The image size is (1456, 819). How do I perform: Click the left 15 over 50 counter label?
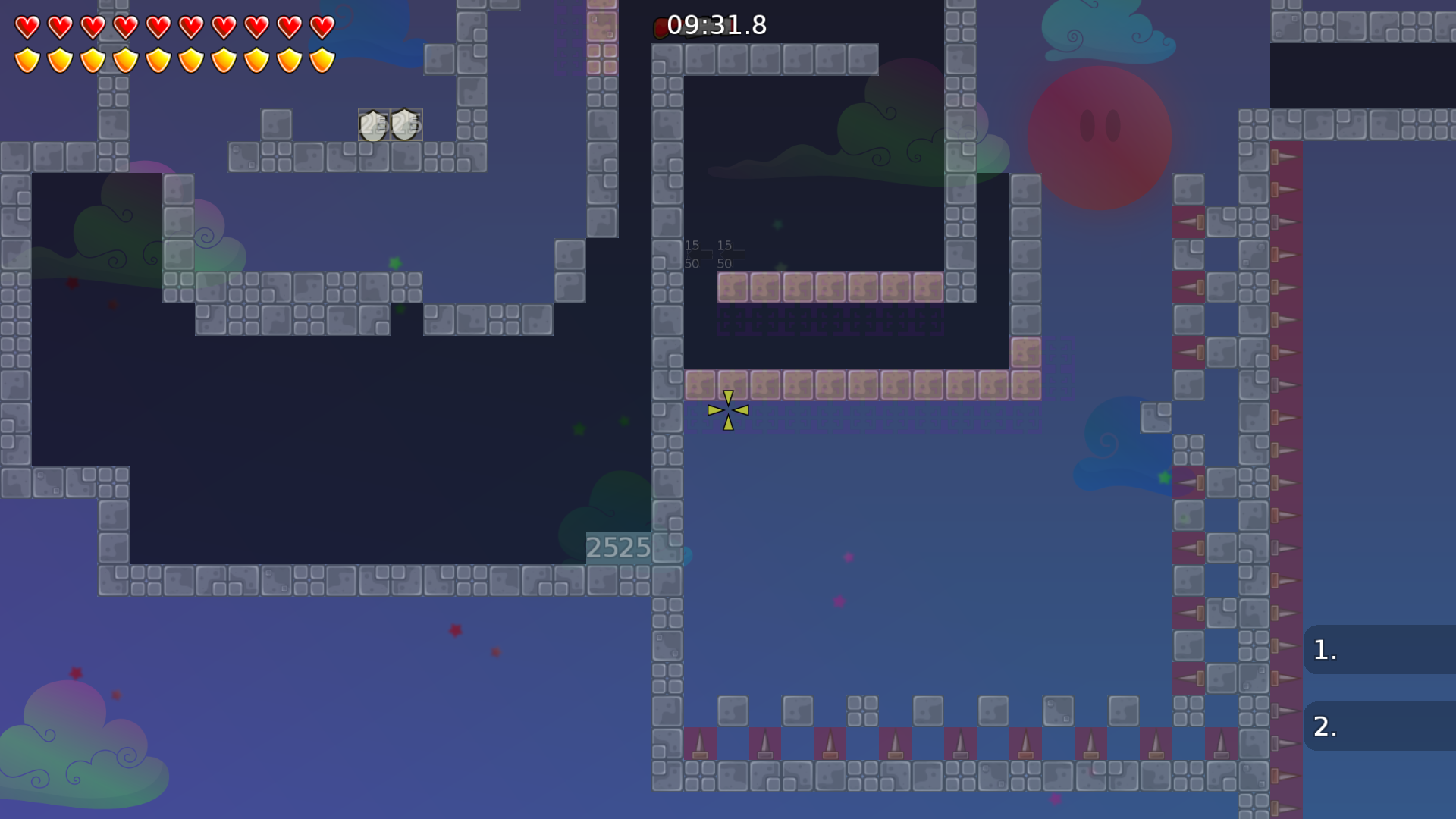coord(692,254)
